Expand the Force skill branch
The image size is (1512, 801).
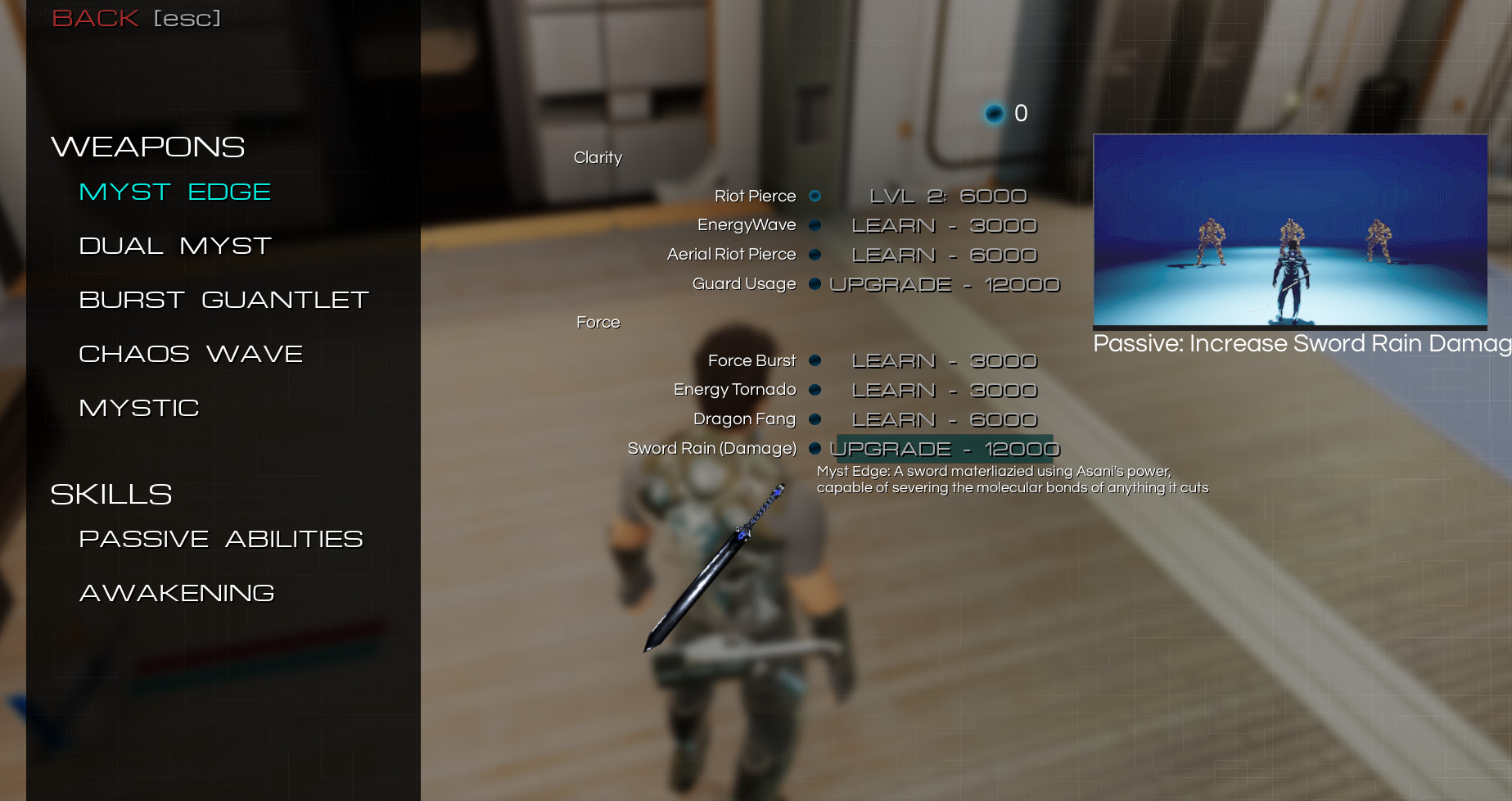[x=598, y=323]
